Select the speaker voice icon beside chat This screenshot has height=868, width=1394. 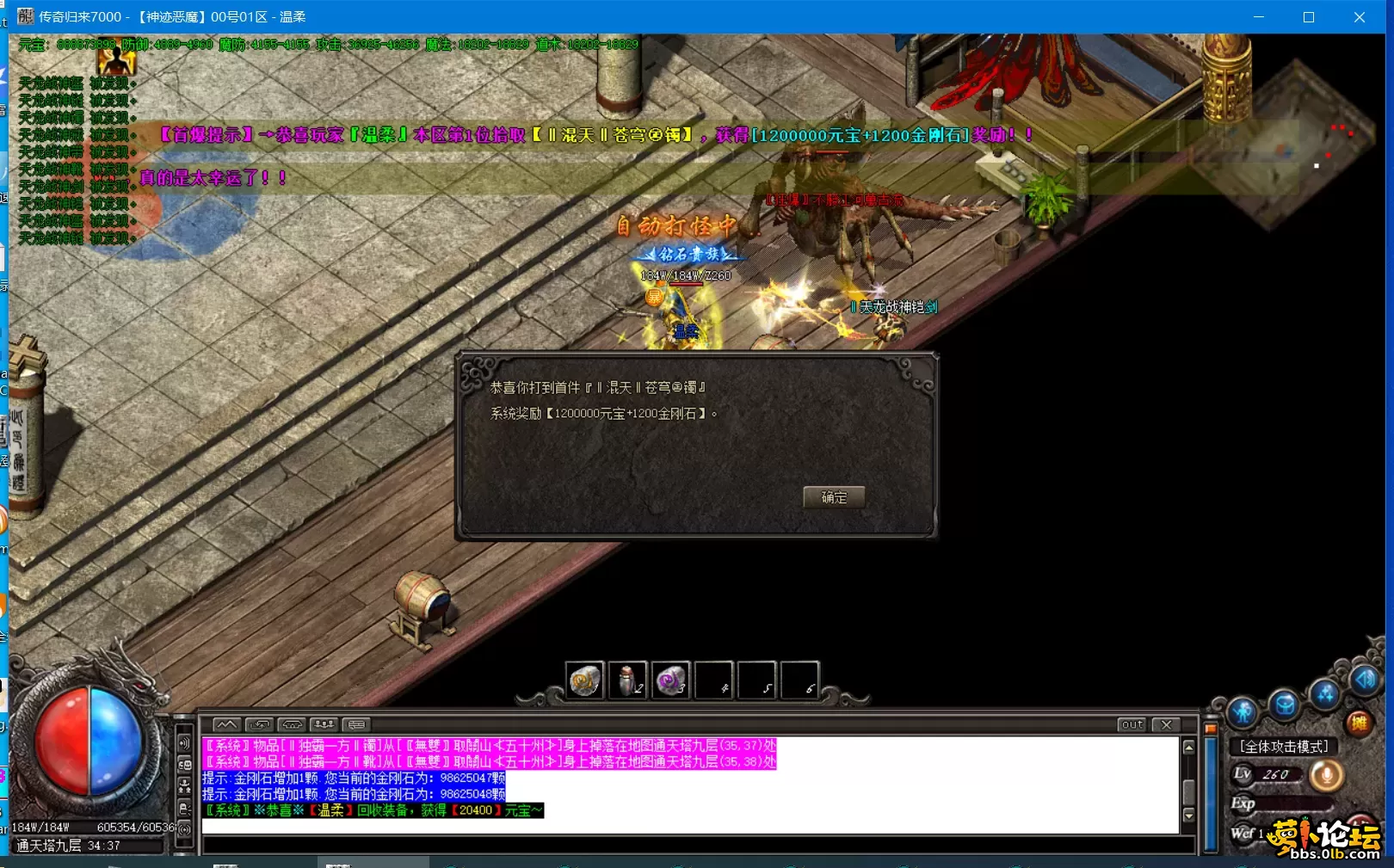click(185, 743)
